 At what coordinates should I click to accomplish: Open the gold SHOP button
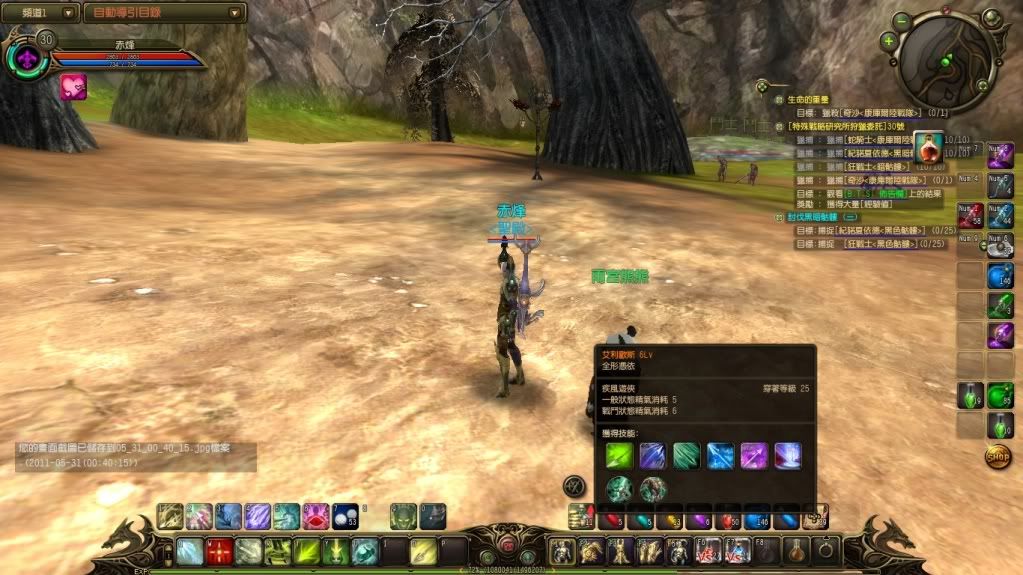(997, 456)
